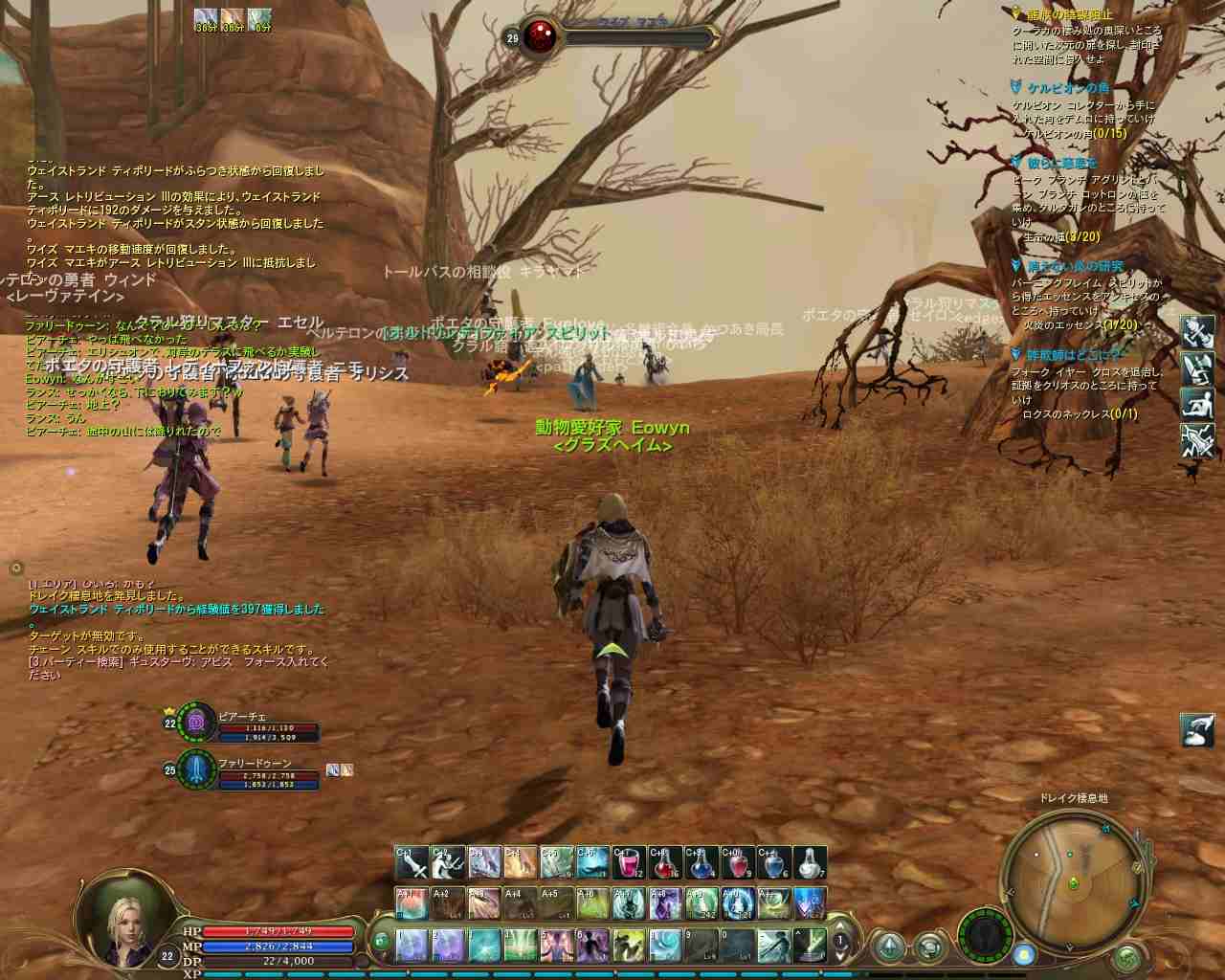Click the targeted enemy's red portrait icon
Screen dimensions: 1225x980
[x=539, y=37]
